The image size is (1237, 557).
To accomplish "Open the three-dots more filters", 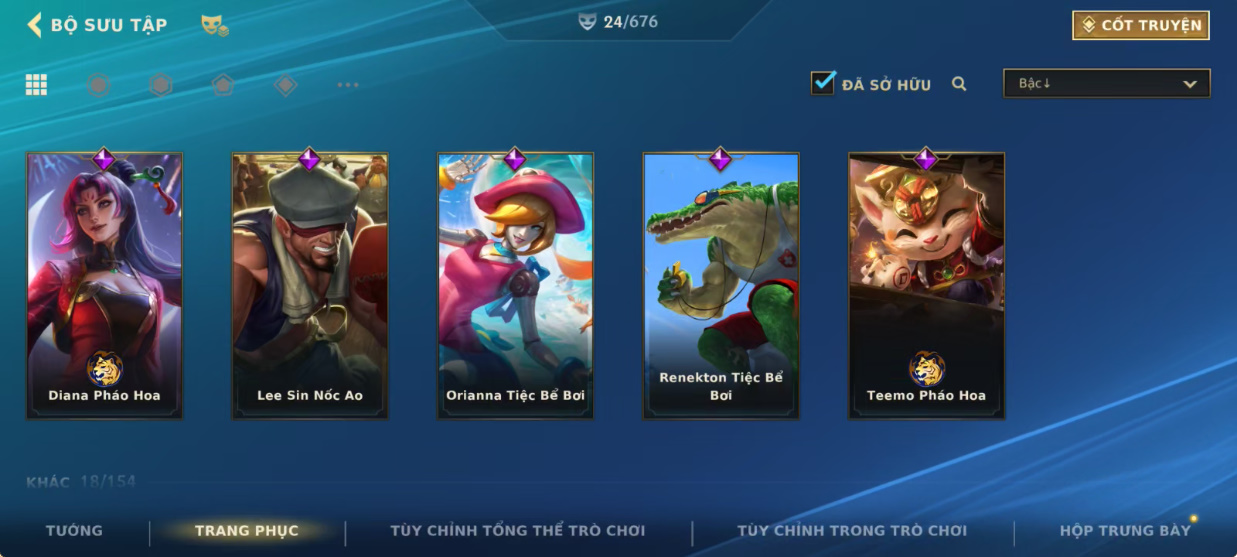I will point(348,85).
